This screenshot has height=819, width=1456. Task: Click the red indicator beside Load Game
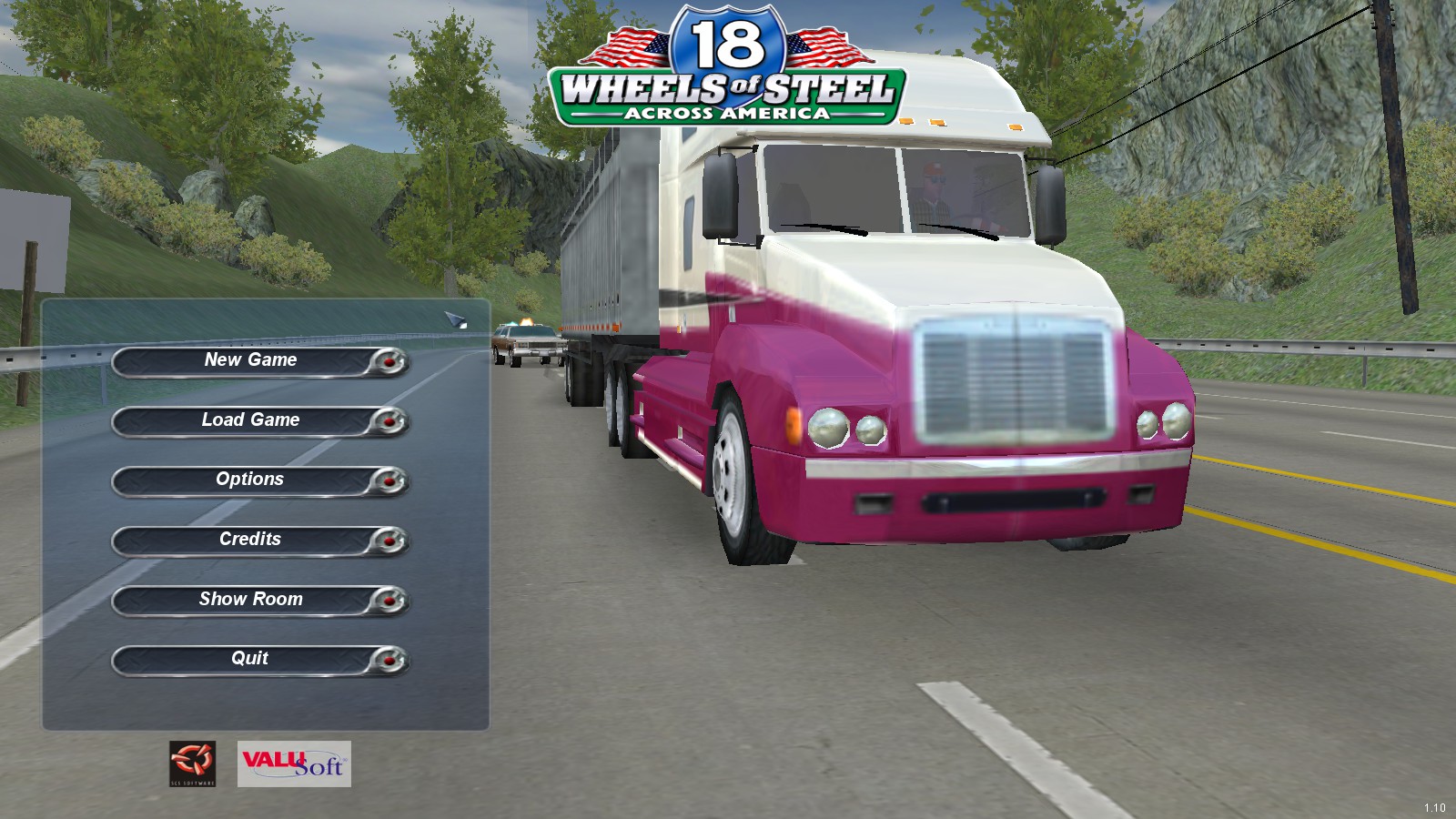point(389,421)
